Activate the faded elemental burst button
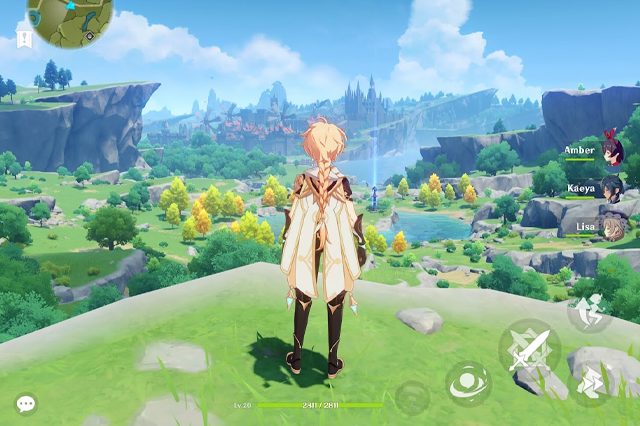 [412, 398]
